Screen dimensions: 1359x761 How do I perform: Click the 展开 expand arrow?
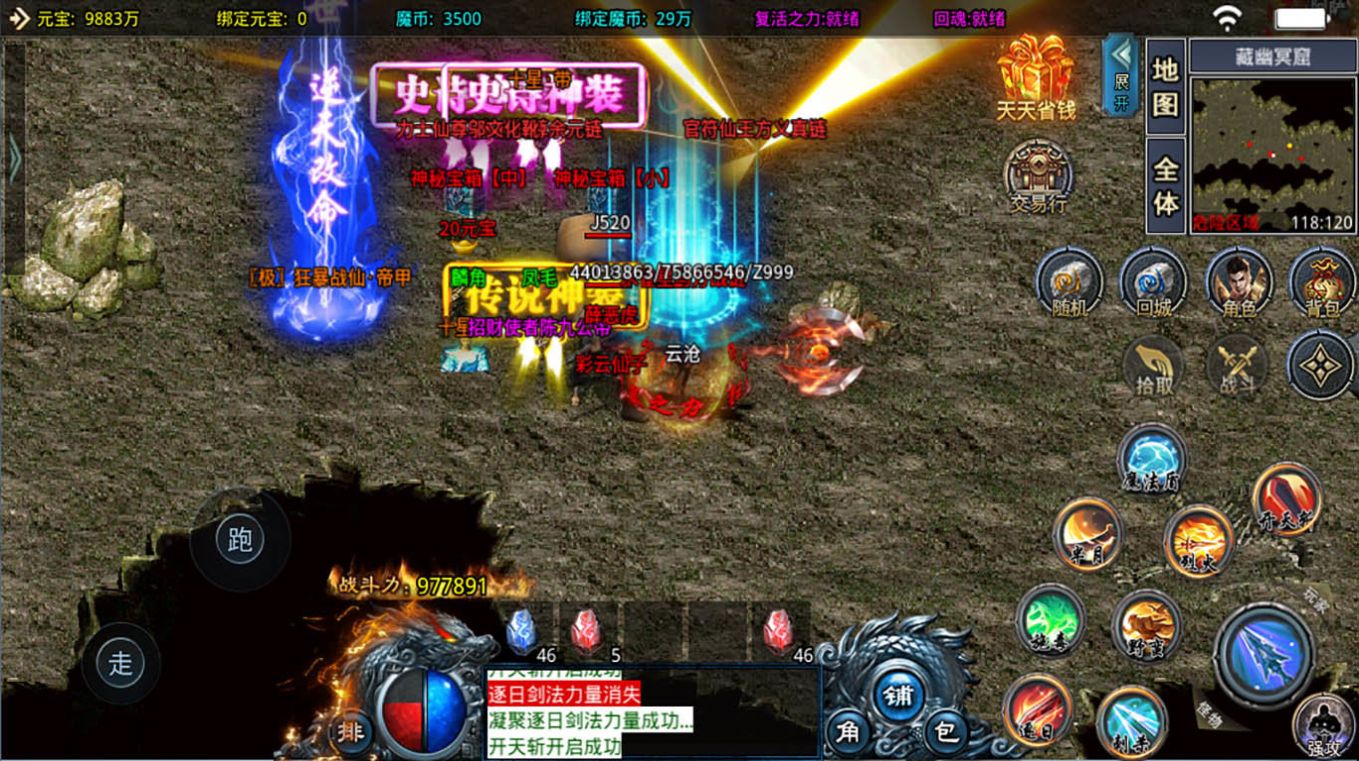point(1120,74)
